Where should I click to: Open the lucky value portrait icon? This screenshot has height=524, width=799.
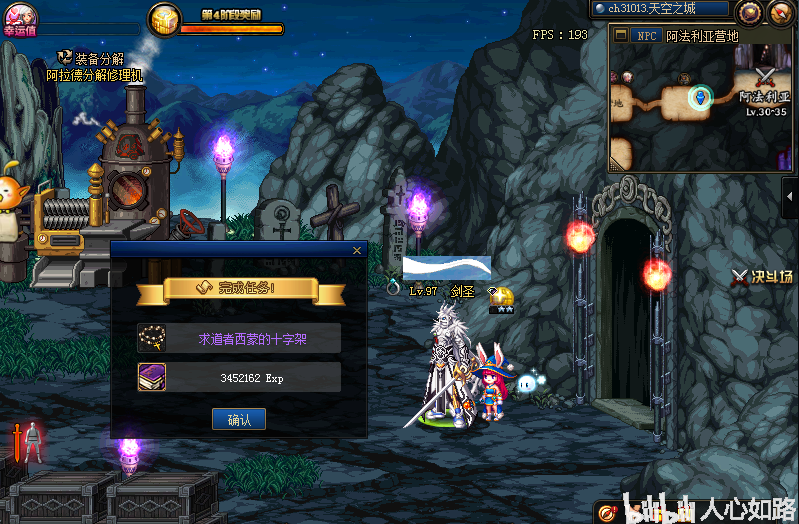coord(20,13)
